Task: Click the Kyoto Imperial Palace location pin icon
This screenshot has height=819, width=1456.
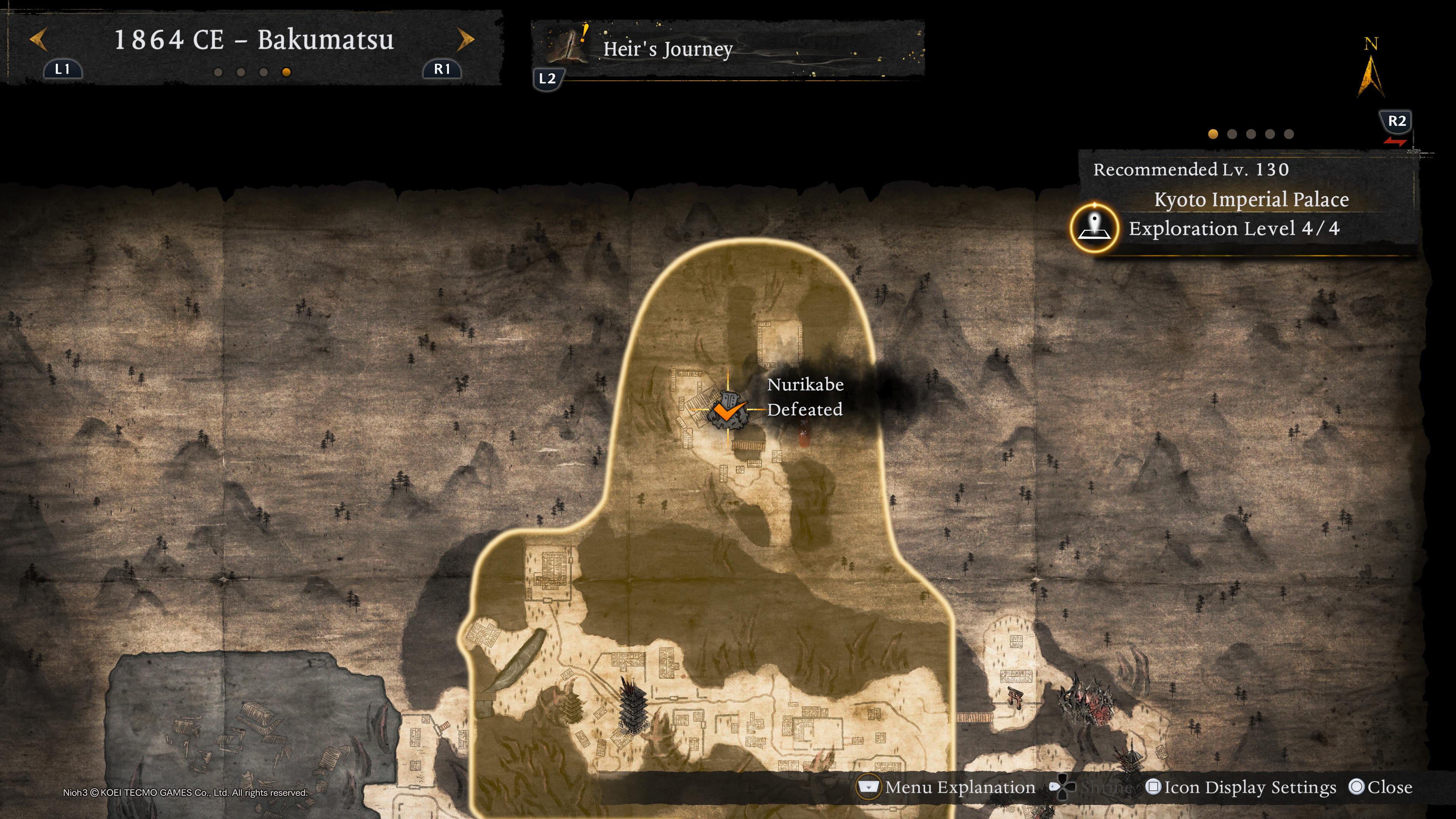Action: coord(1094,228)
